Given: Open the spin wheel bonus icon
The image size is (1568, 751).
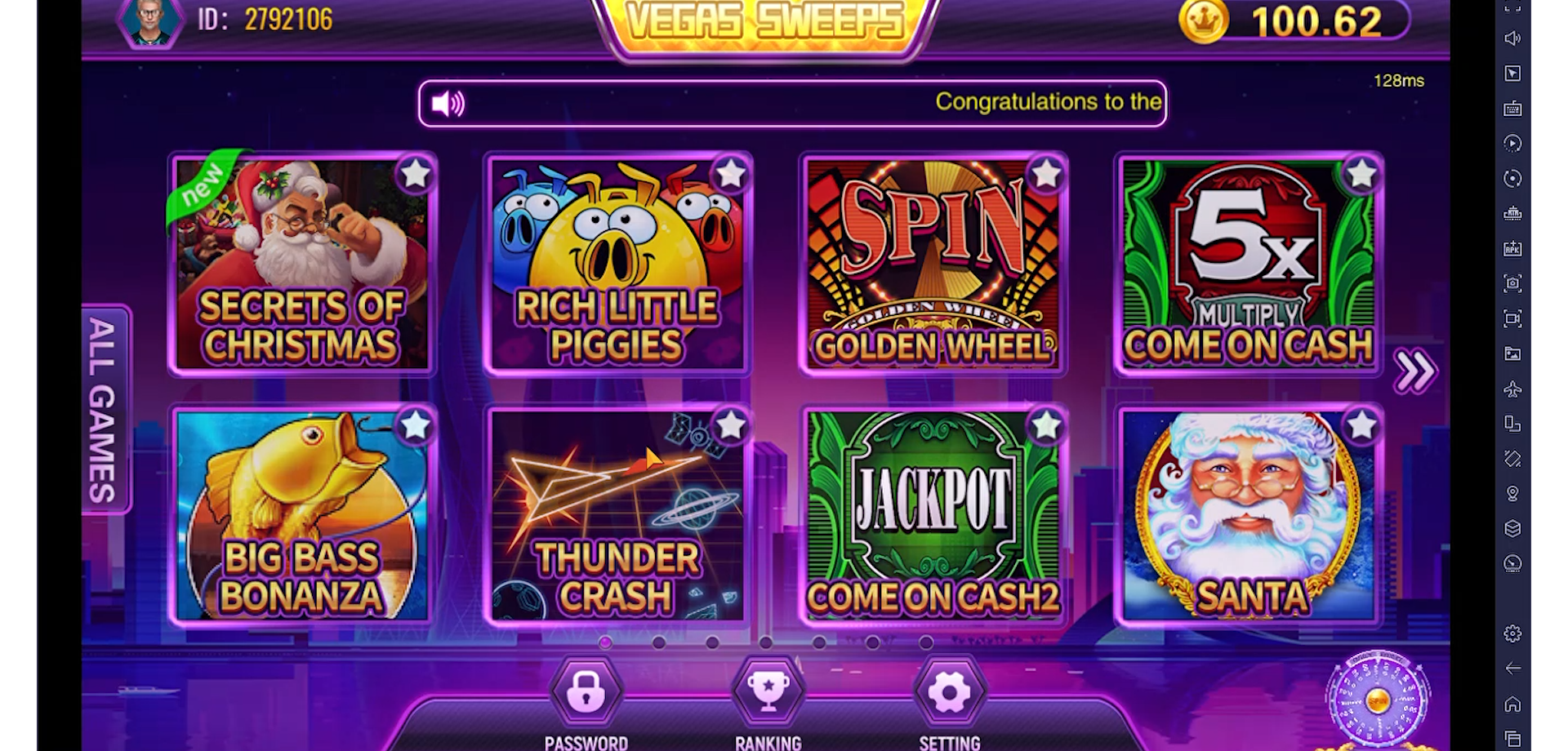Looking at the screenshot, I should (1378, 700).
